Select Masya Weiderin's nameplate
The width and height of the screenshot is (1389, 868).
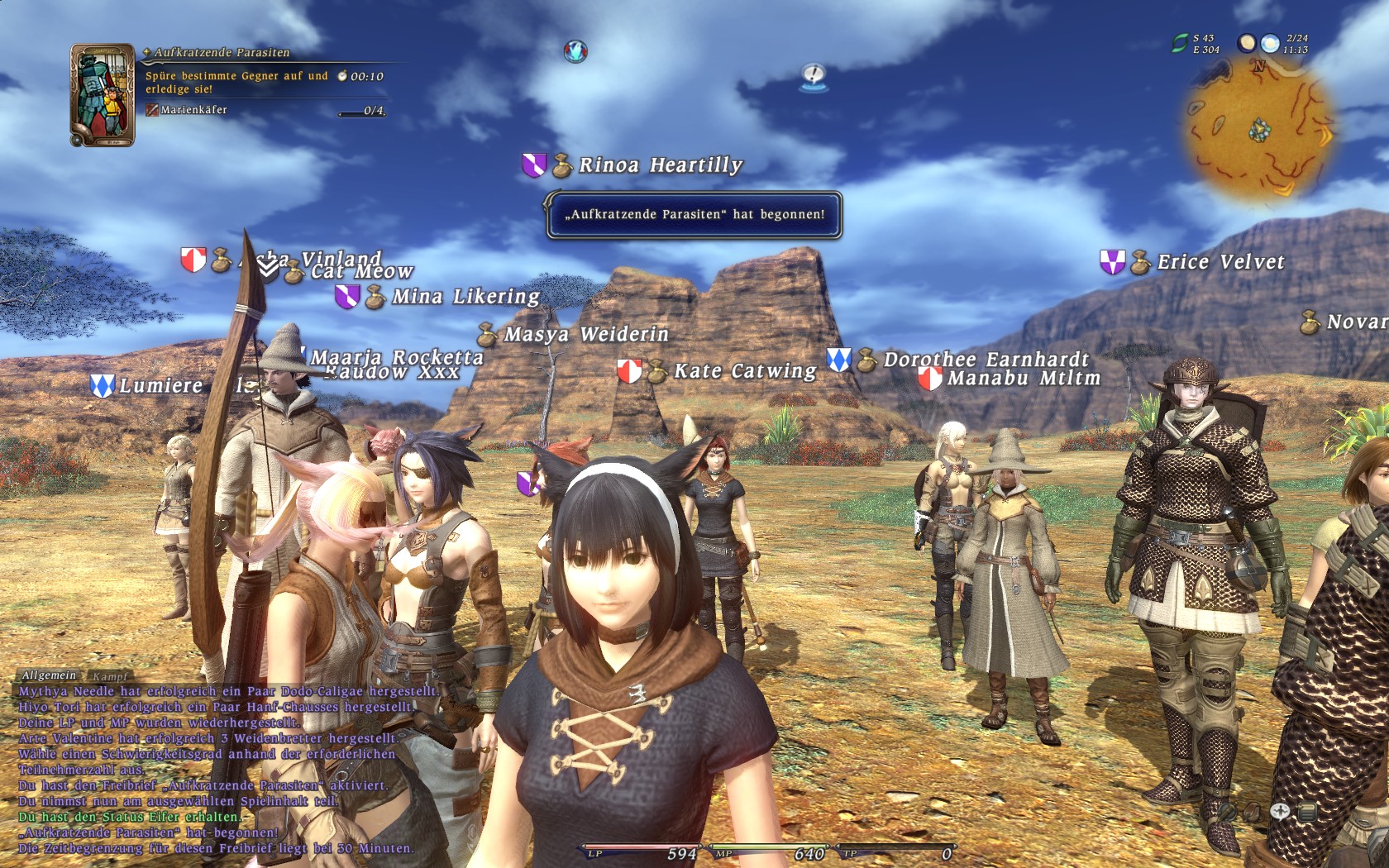click(585, 334)
